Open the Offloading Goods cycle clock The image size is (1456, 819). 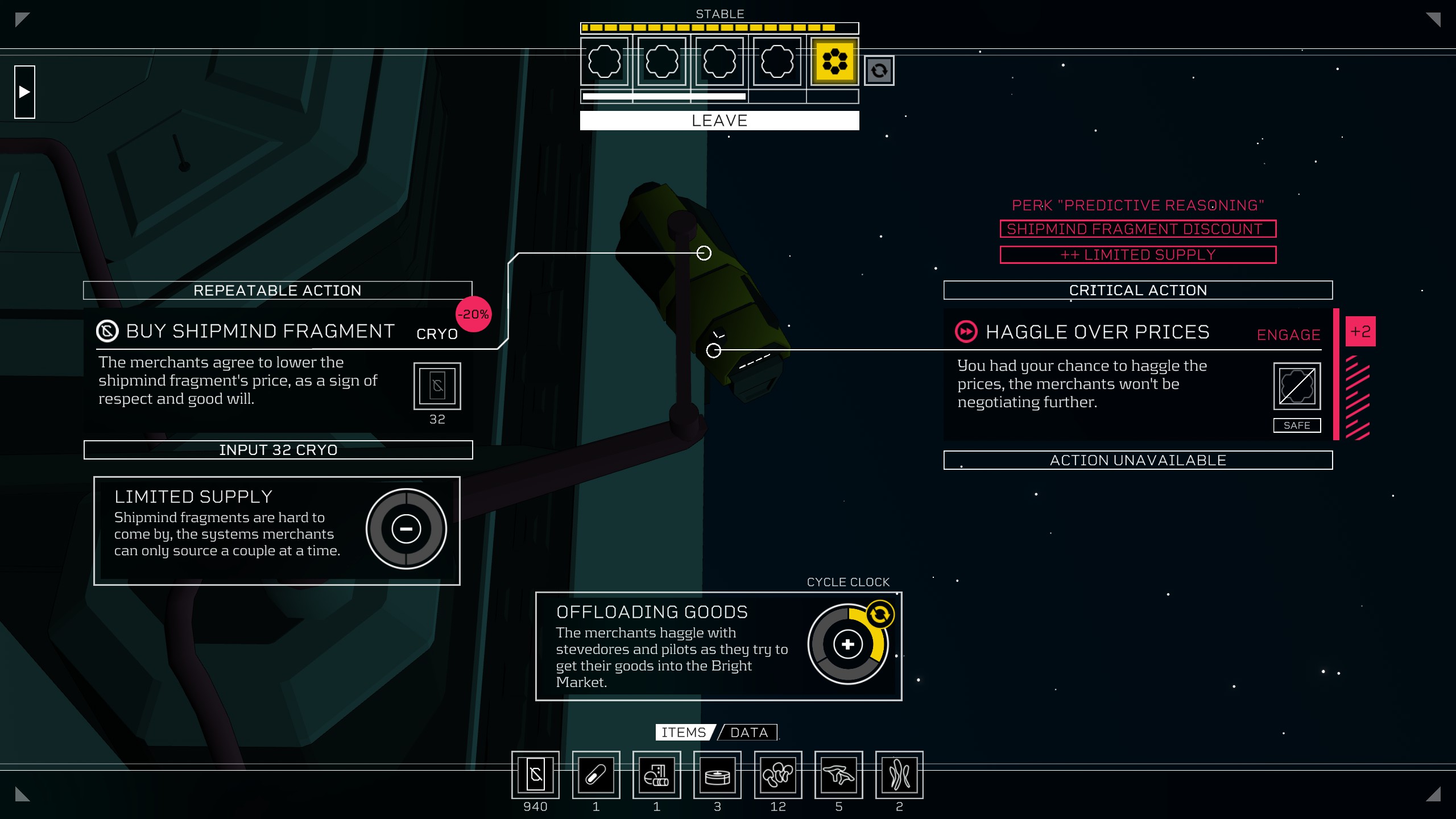847,644
